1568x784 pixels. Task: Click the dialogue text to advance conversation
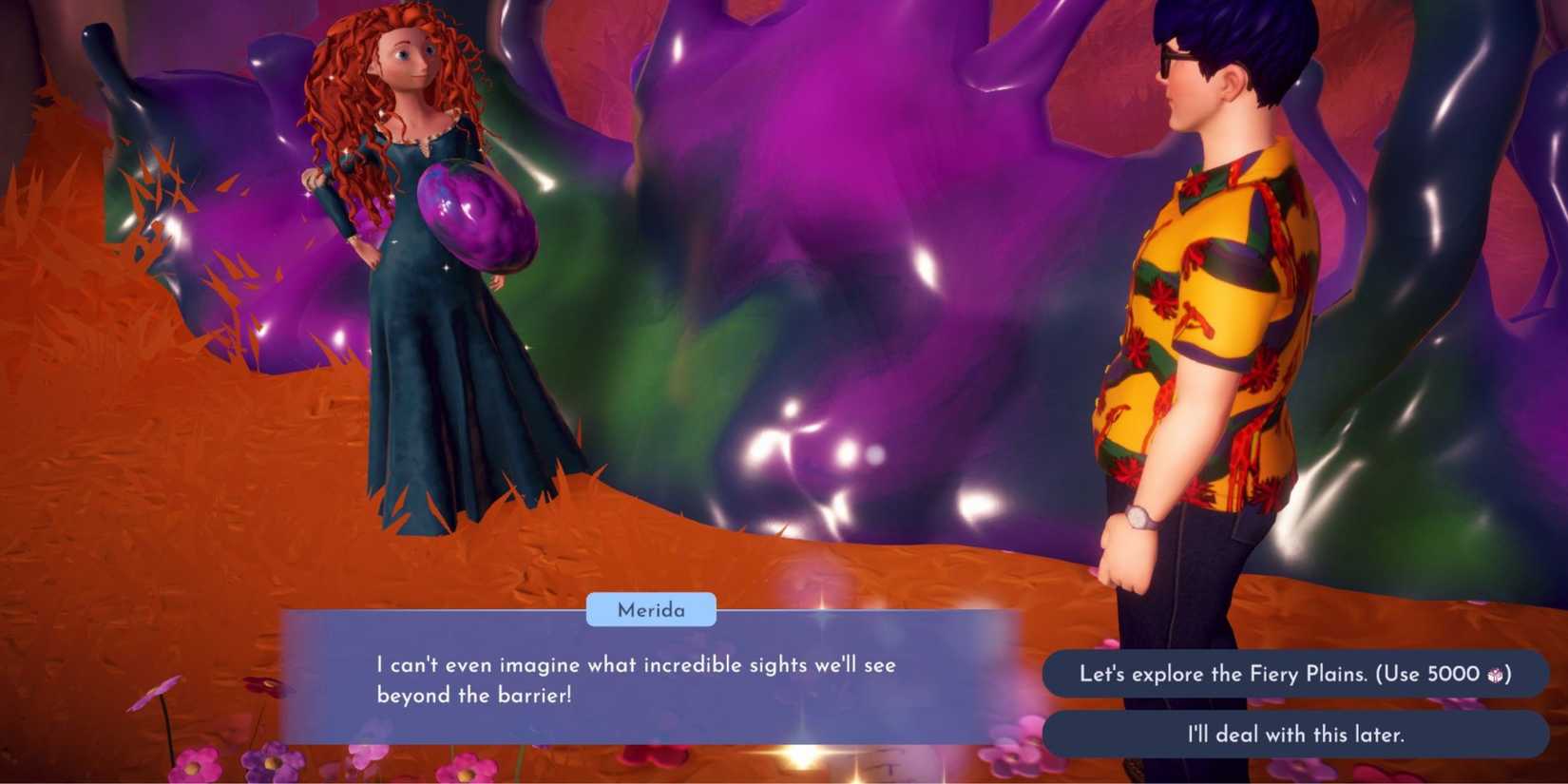637,679
